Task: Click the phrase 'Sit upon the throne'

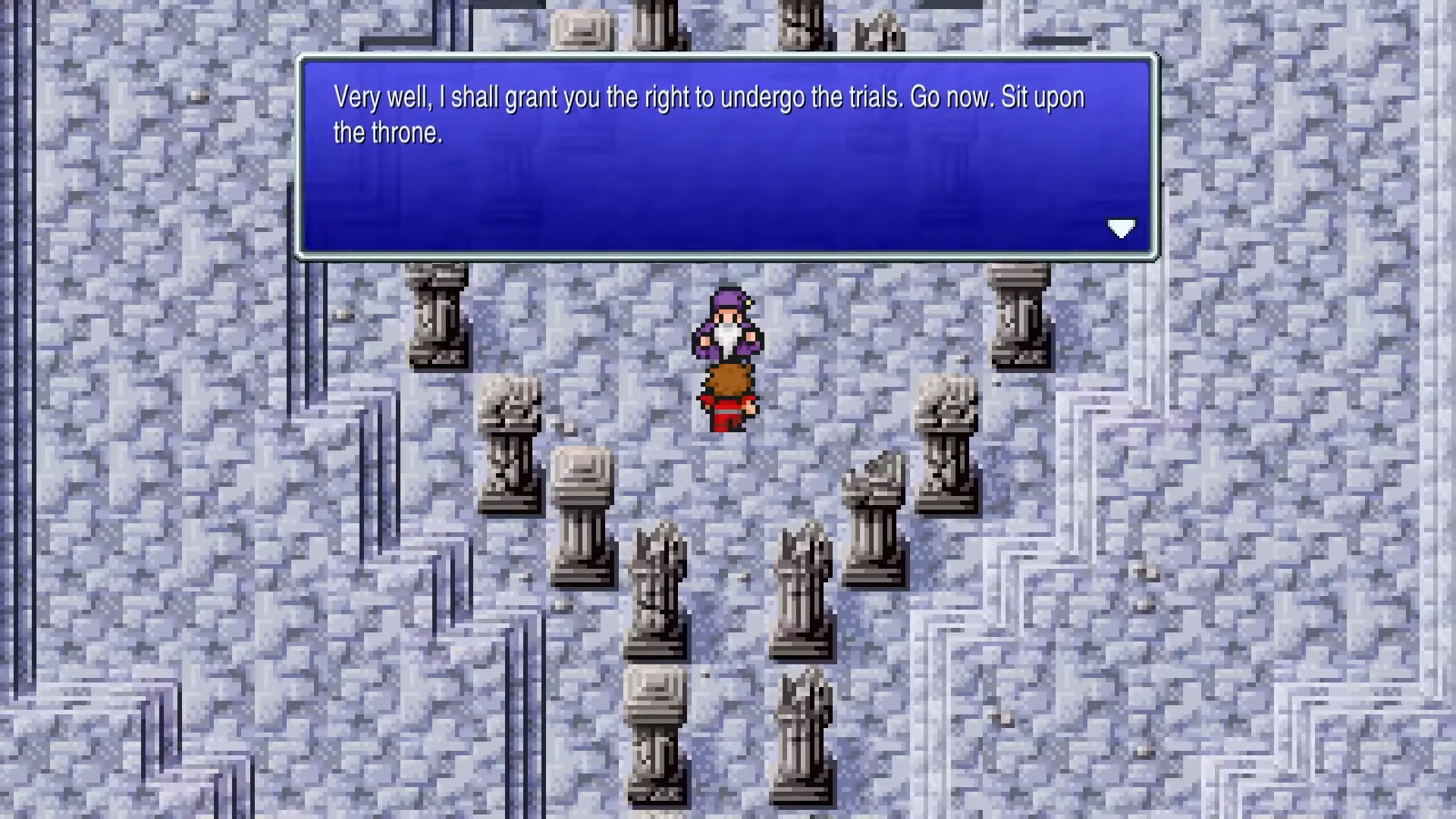Action: 1039,97
